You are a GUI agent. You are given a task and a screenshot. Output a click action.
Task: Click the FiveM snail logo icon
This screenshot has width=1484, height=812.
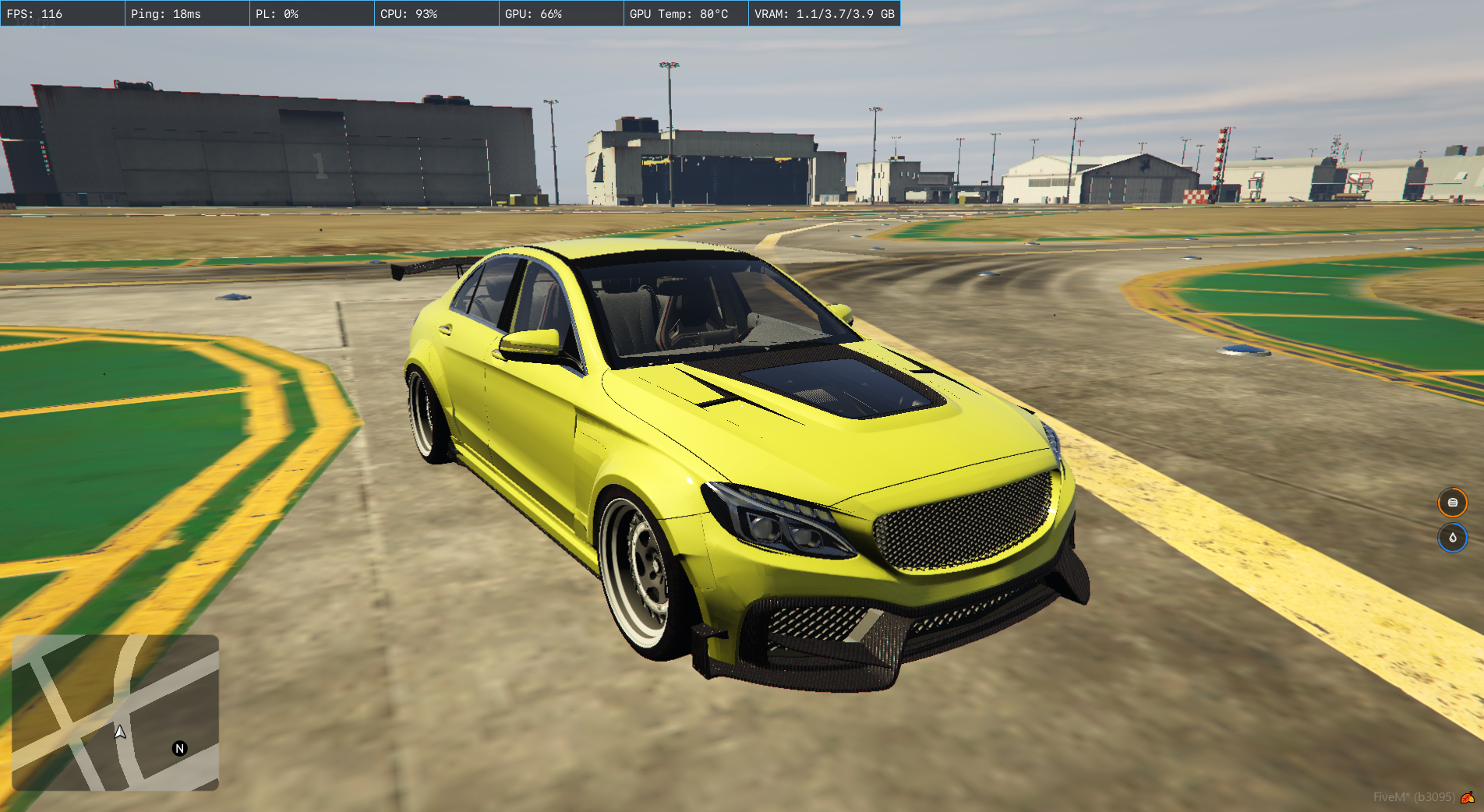click(x=1468, y=797)
